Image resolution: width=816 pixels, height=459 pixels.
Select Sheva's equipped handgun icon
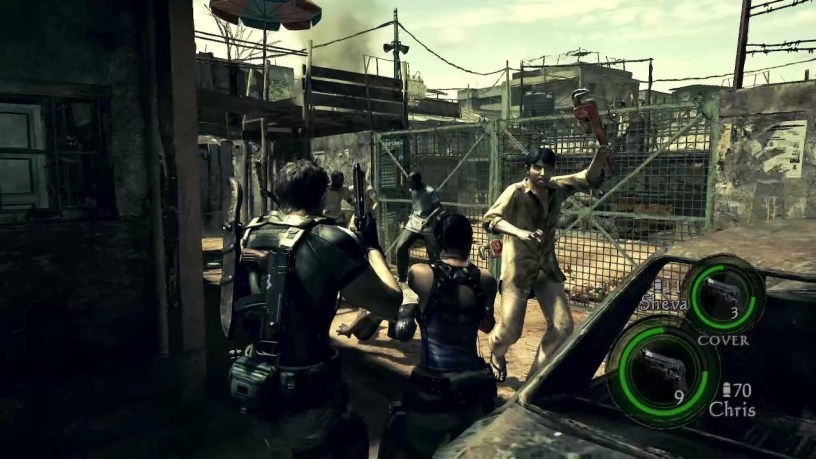[722, 294]
